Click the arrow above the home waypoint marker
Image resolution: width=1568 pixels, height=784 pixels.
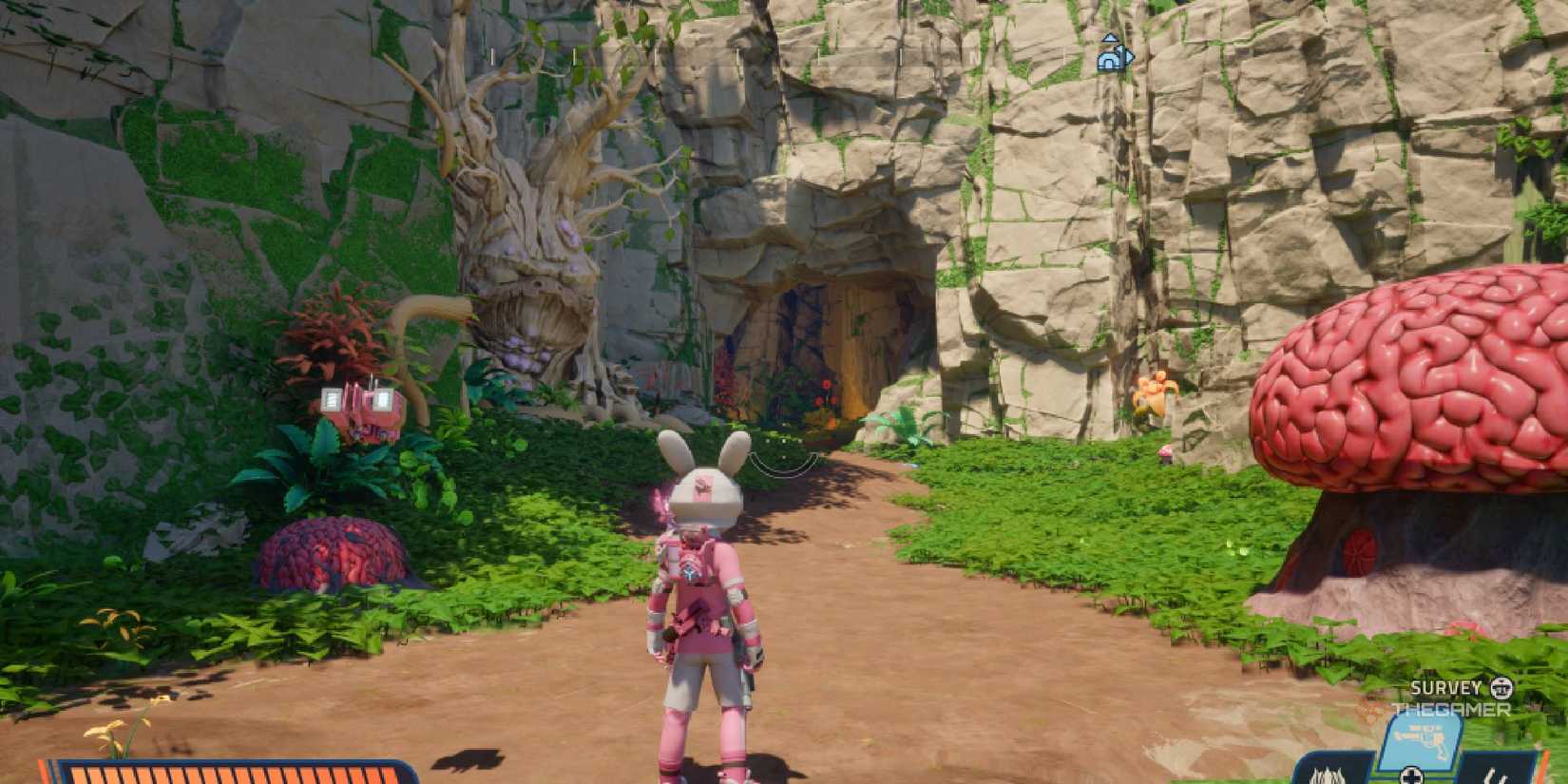pos(1111,37)
